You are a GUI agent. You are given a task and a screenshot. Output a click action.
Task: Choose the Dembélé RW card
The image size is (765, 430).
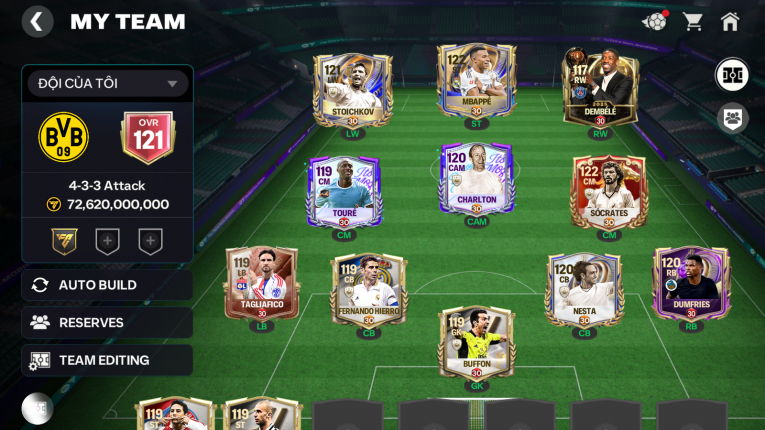600,88
